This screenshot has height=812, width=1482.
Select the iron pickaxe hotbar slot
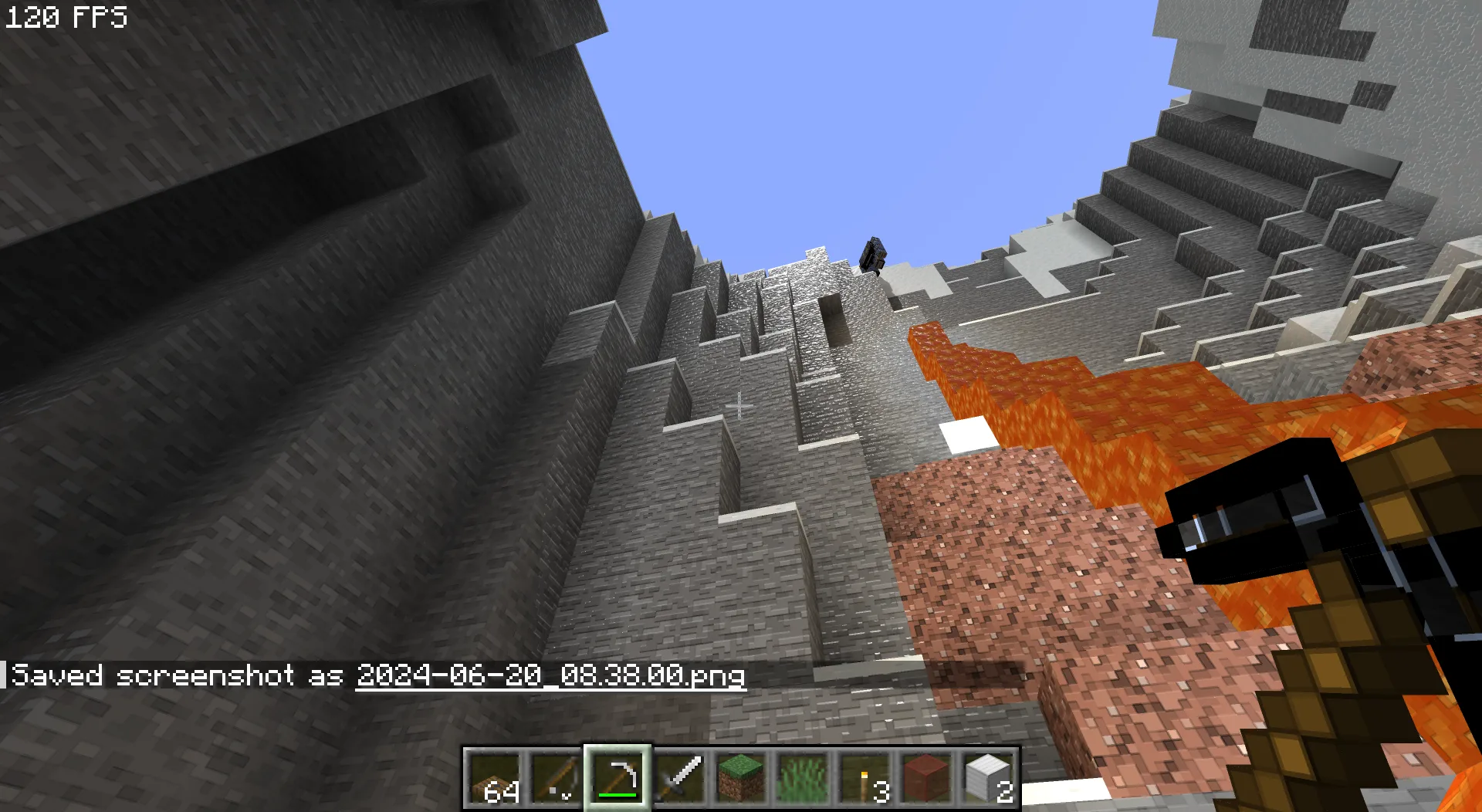(617, 777)
